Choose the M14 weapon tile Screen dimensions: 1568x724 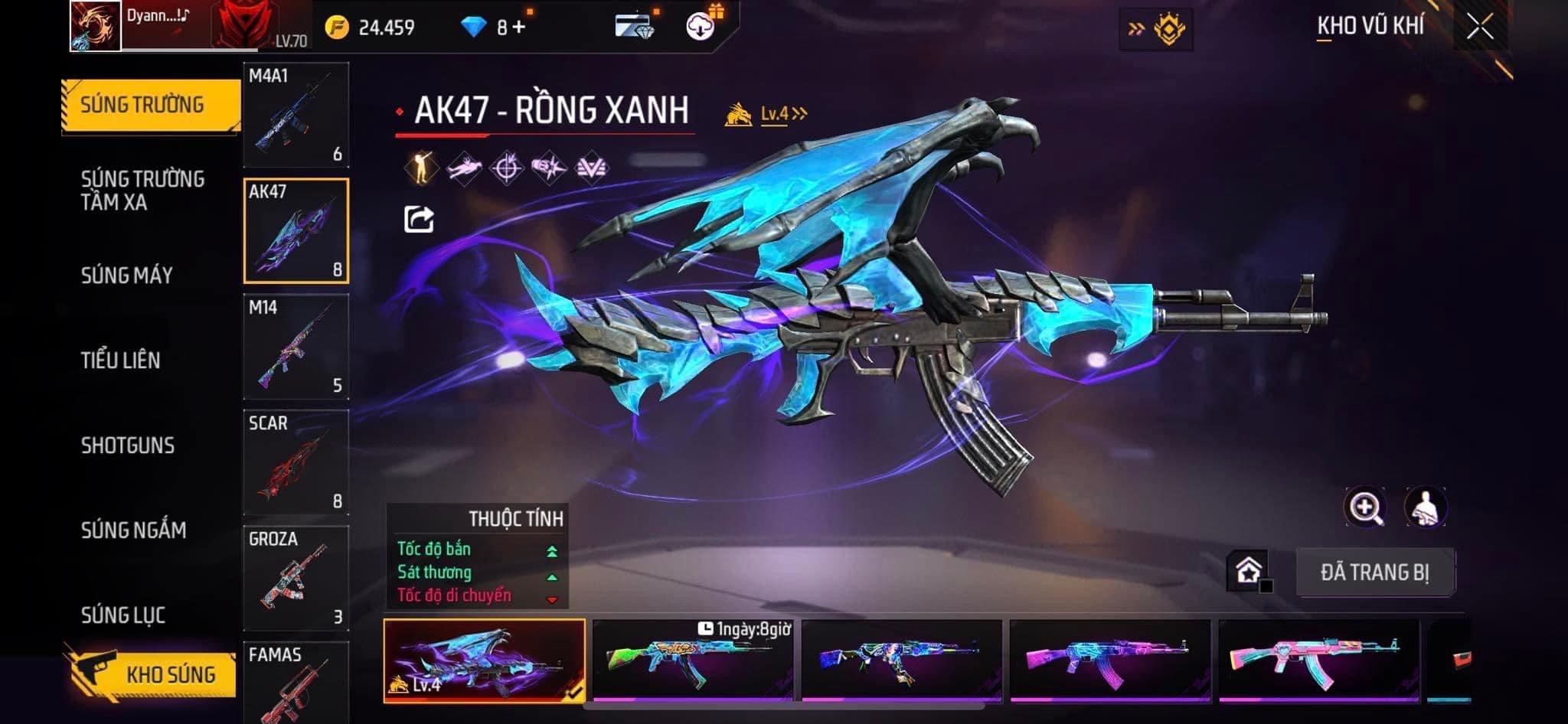click(296, 347)
